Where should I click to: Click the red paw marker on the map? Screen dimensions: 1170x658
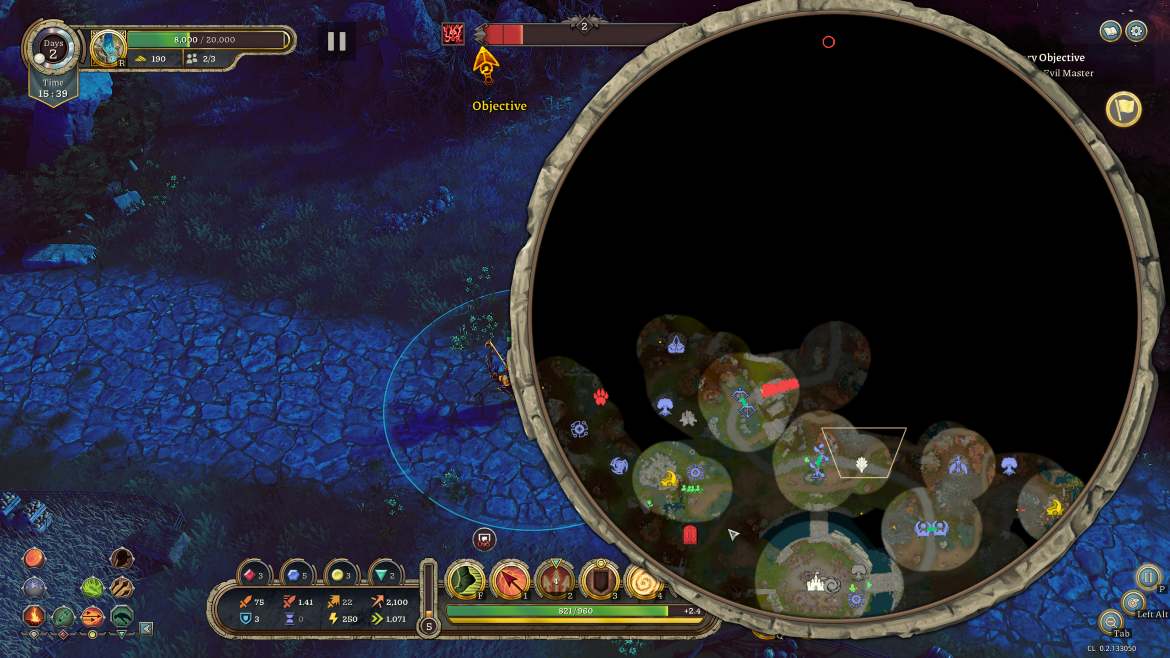point(601,397)
